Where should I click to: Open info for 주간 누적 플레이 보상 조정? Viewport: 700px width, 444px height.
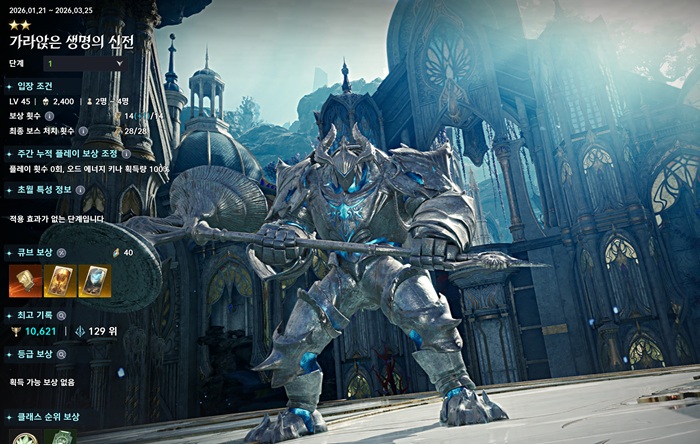pyautogui.click(x=126, y=154)
